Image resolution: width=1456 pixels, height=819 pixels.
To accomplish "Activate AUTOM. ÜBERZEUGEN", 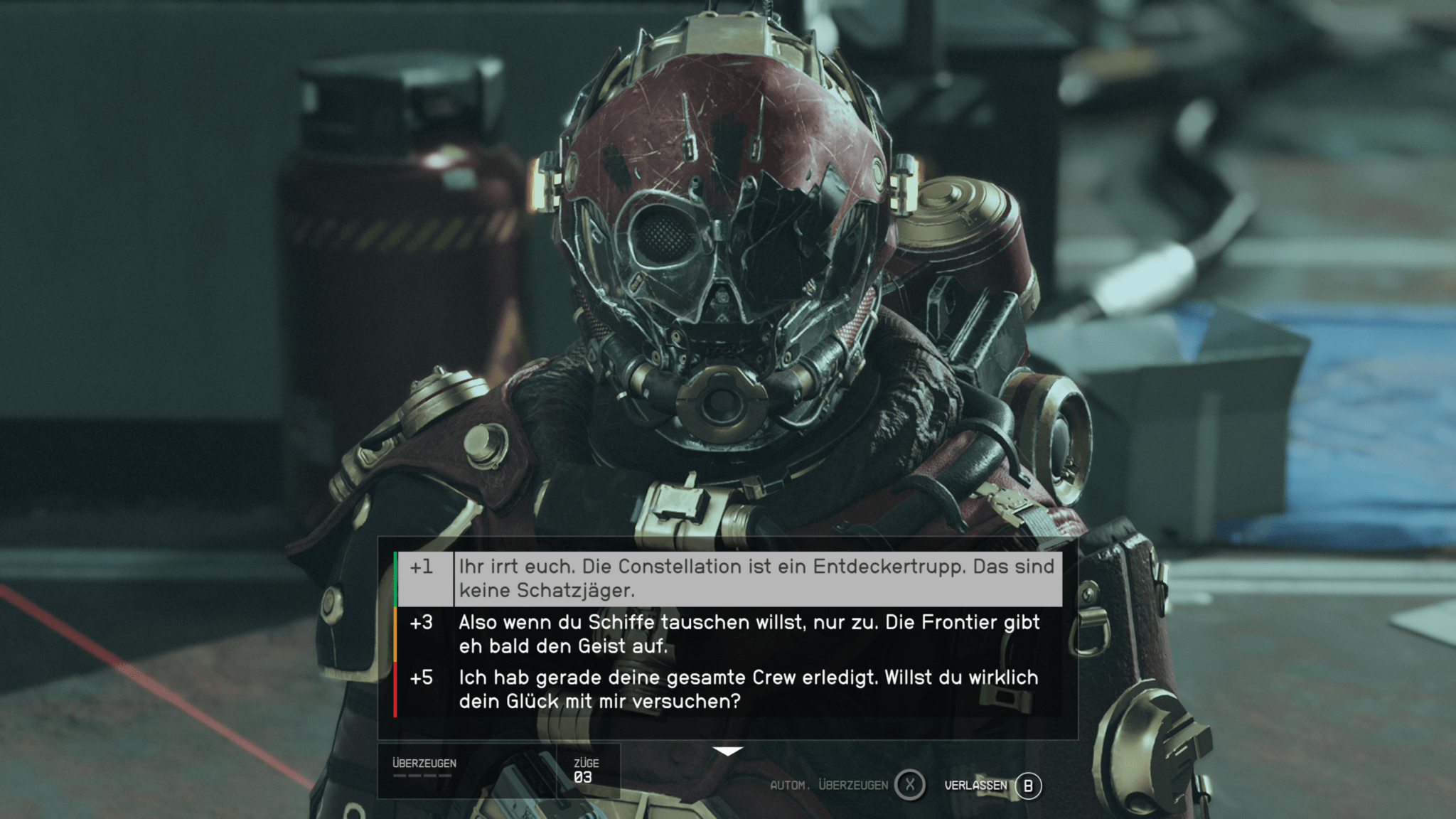I will click(x=828, y=785).
